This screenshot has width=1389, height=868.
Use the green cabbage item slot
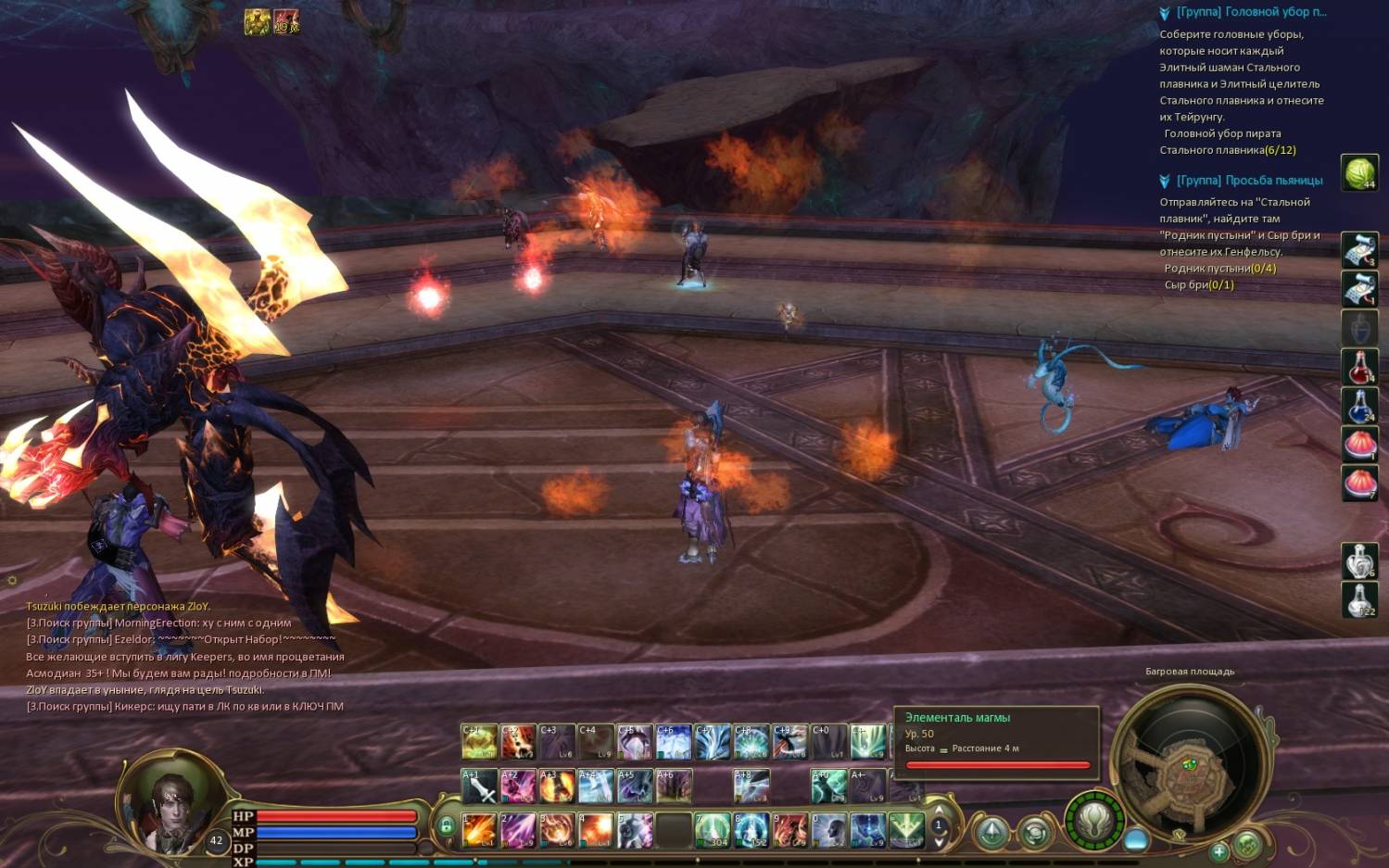point(1359,173)
